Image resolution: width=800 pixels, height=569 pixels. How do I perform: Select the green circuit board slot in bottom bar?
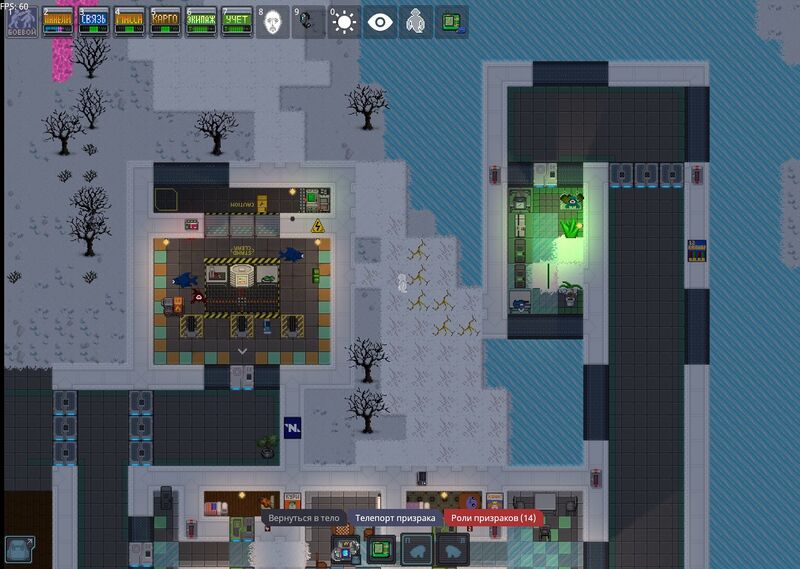[x=382, y=549]
